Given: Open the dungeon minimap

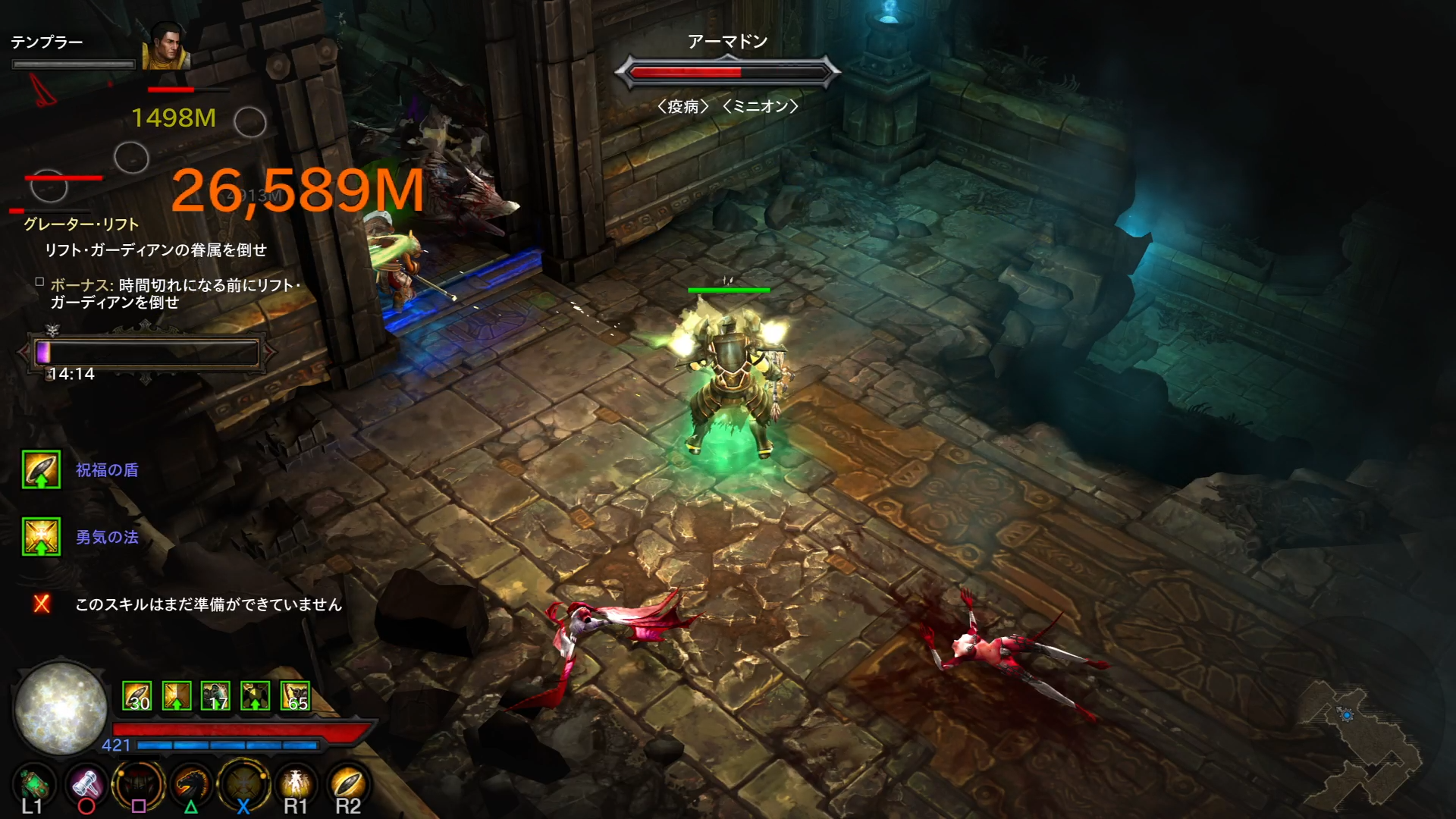Looking at the screenshot, I should (x=1358, y=745).
